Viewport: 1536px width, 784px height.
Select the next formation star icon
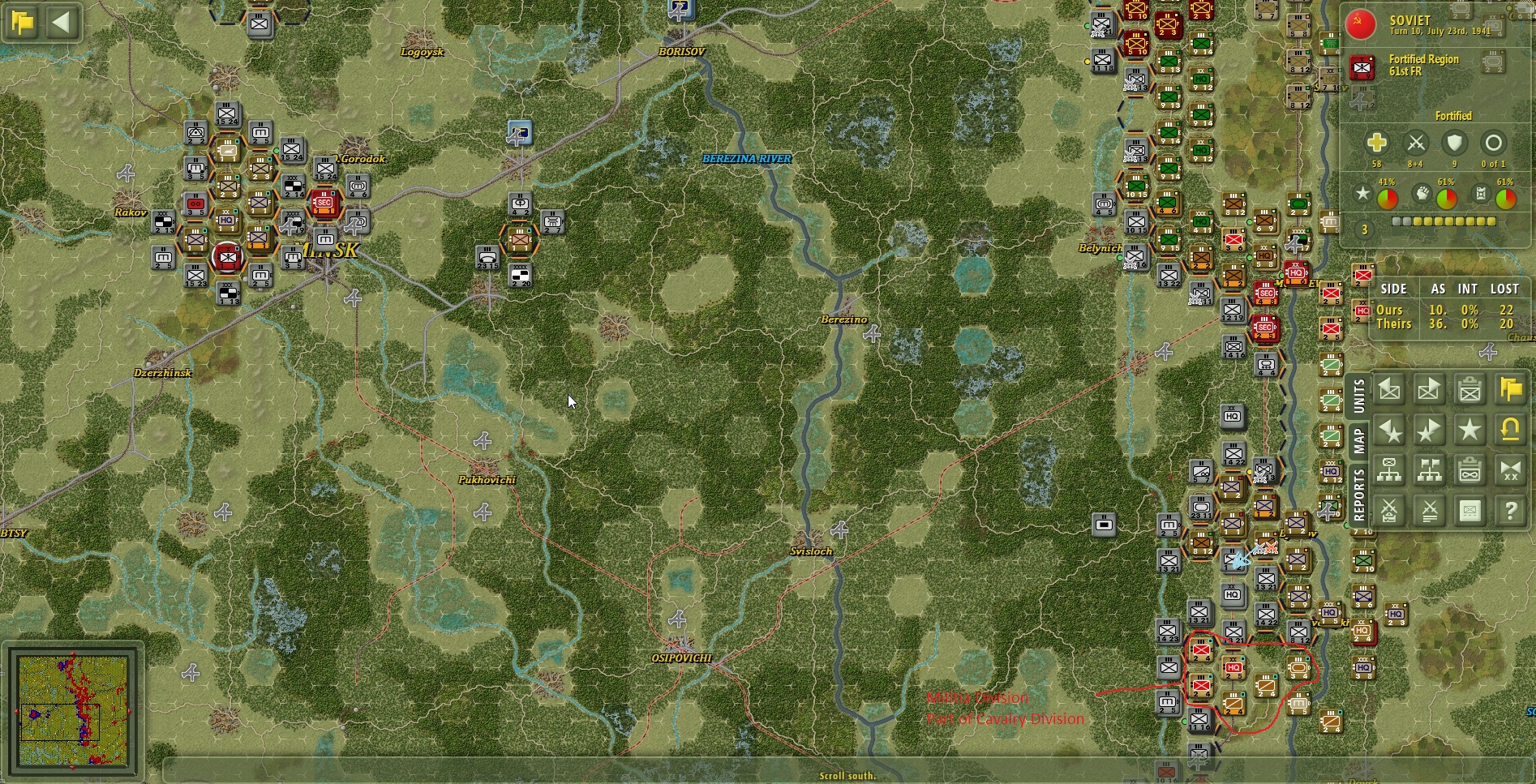click(x=1430, y=429)
